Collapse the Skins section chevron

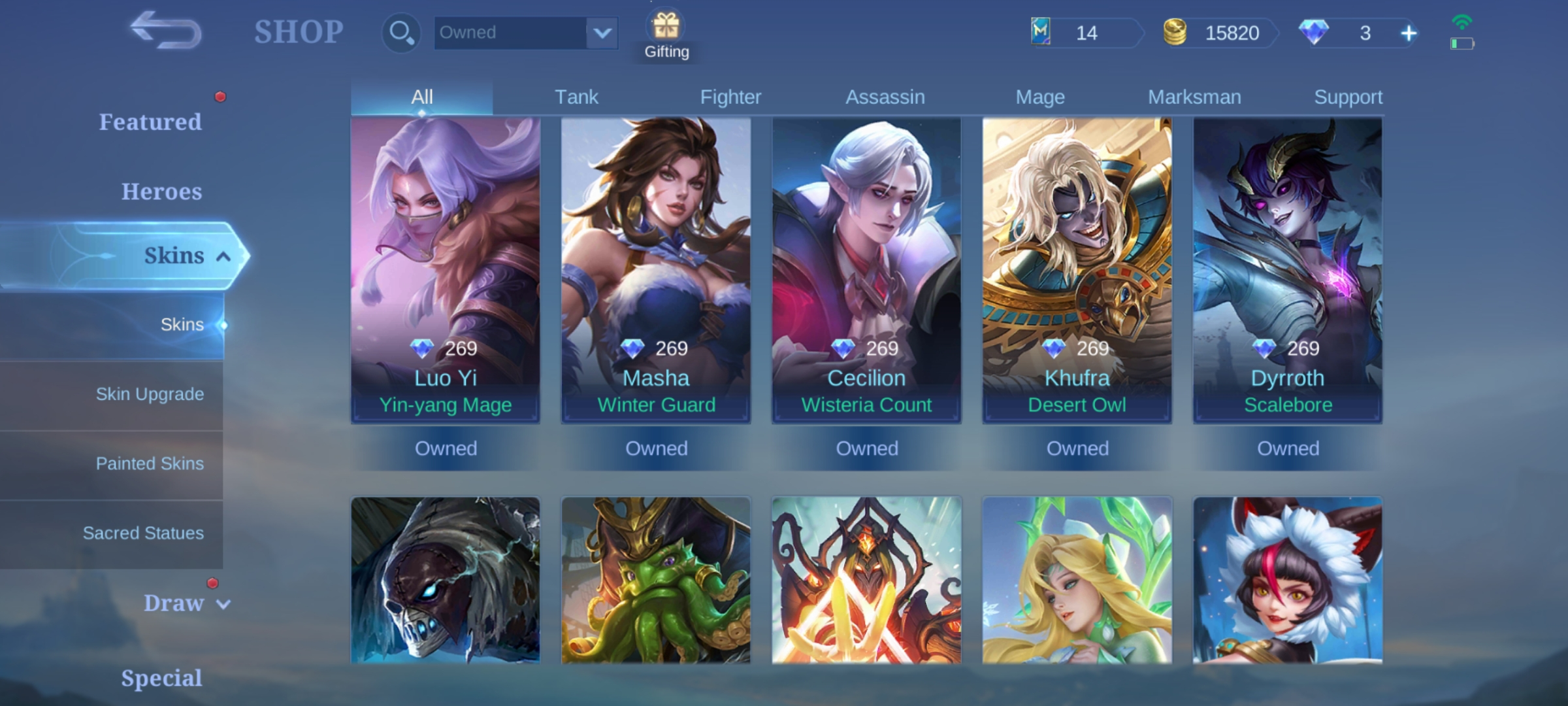tap(221, 256)
